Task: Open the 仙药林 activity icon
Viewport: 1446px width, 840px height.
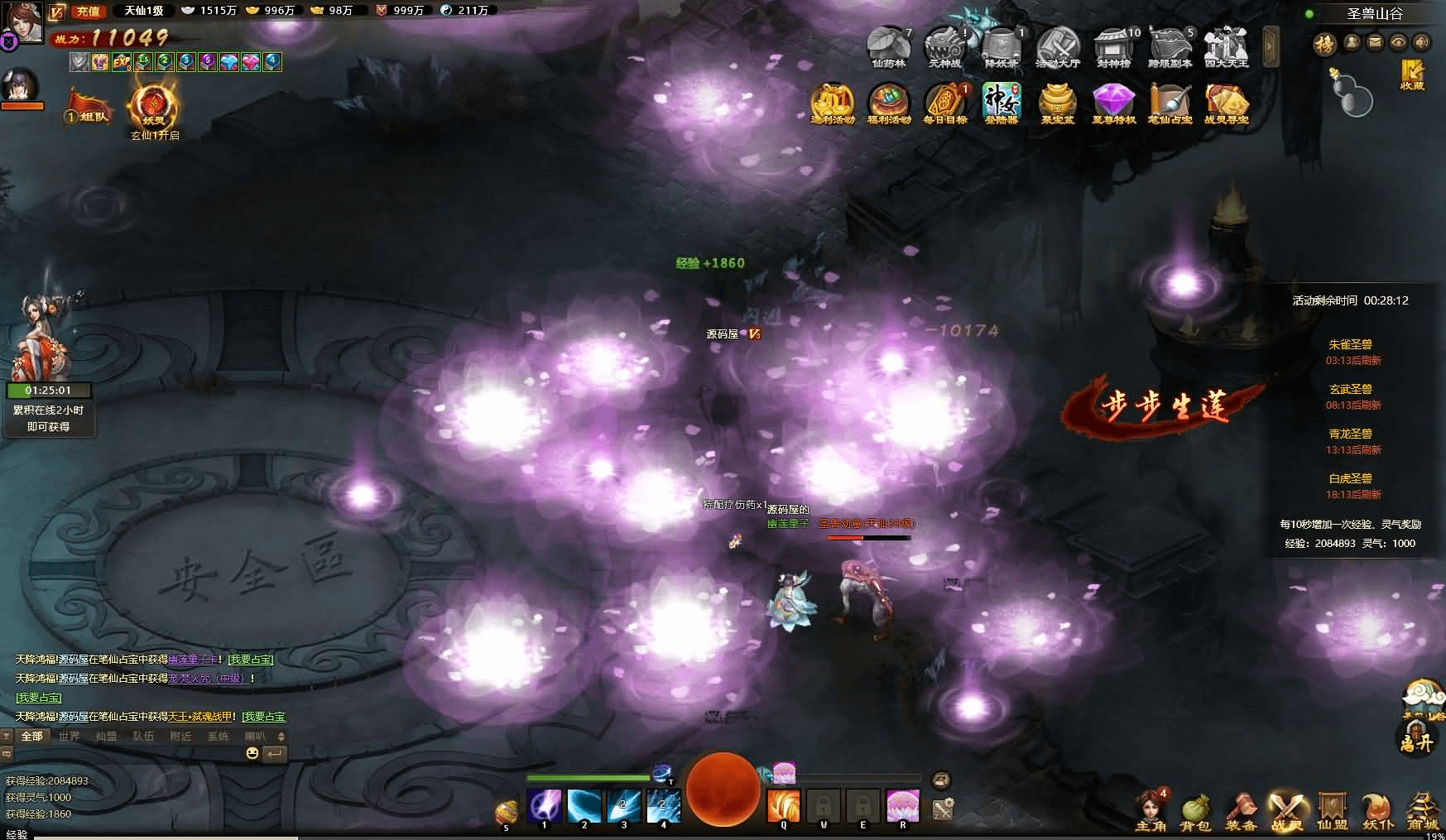Action: (x=888, y=47)
